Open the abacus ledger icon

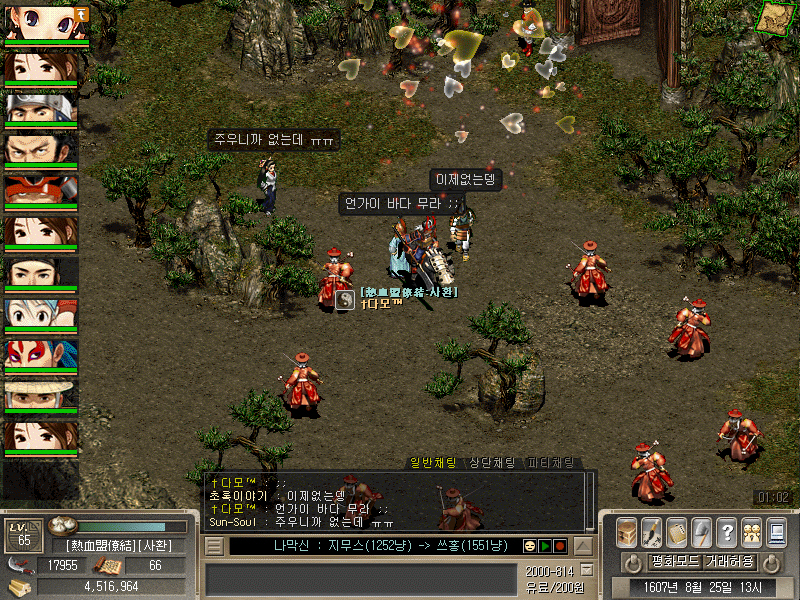click(x=676, y=530)
